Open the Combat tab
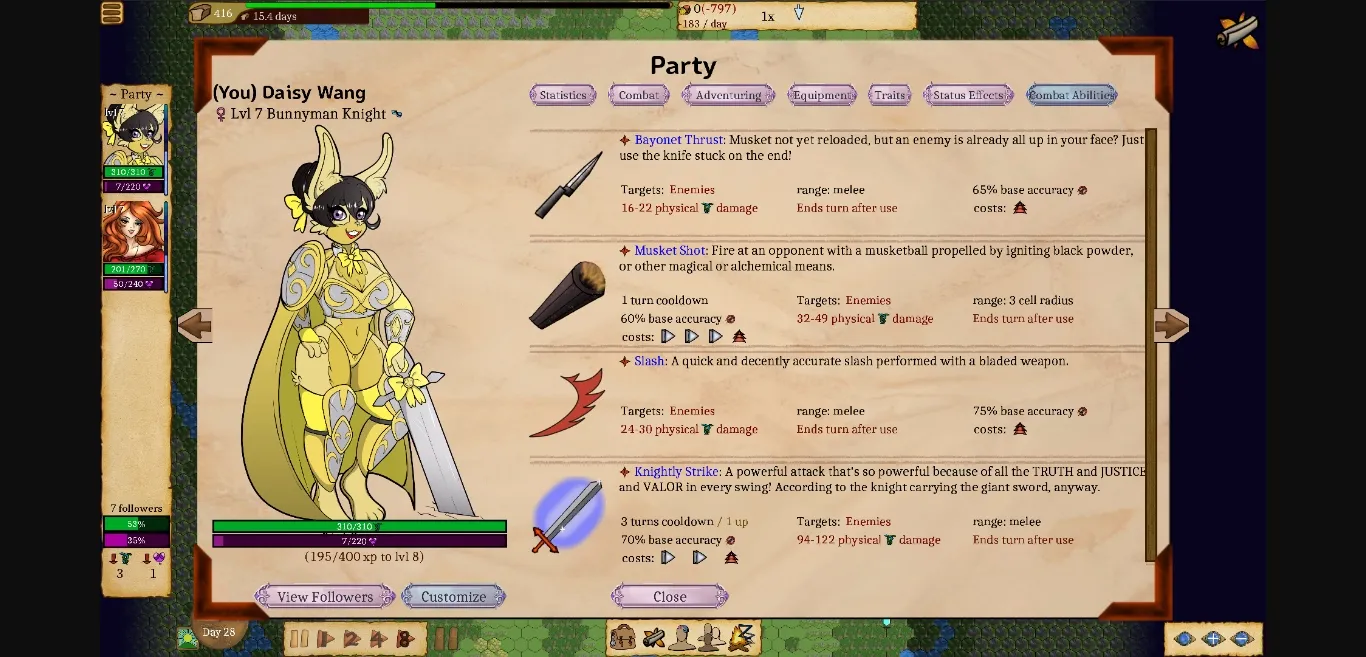This screenshot has width=1366, height=657. coord(638,95)
